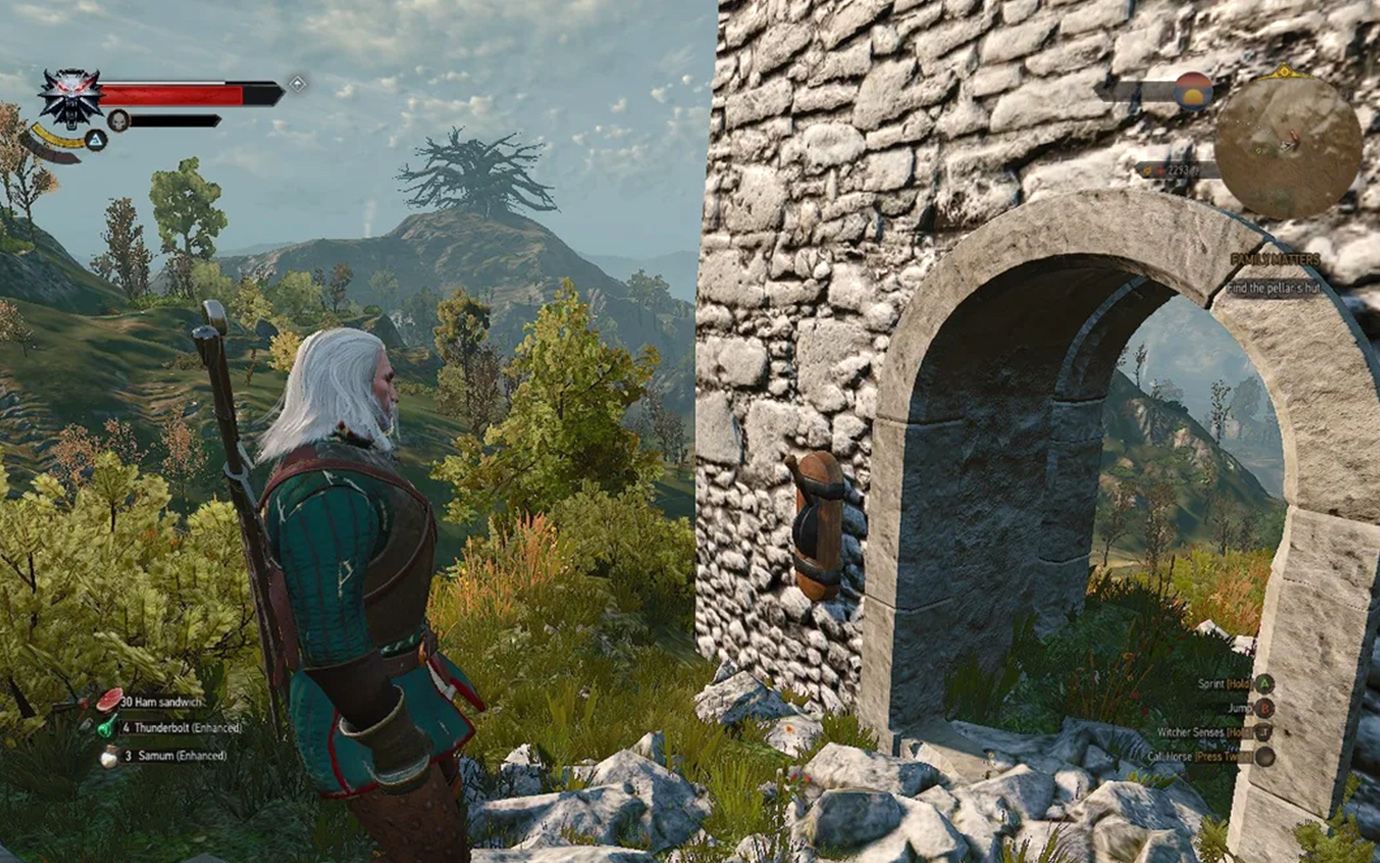Image resolution: width=1380 pixels, height=863 pixels.
Task: Click the Family Matters quest tracker
Action: 1274,260
